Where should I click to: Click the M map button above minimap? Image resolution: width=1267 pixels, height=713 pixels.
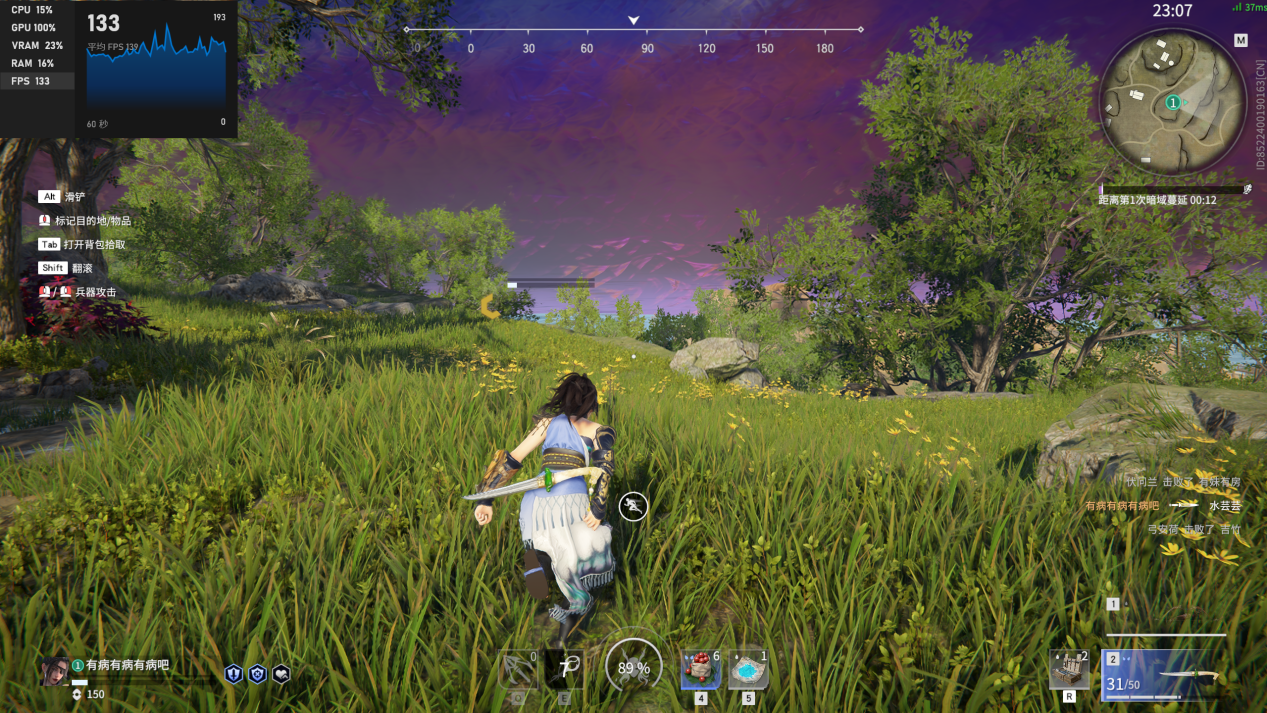pyautogui.click(x=1241, y=41)
